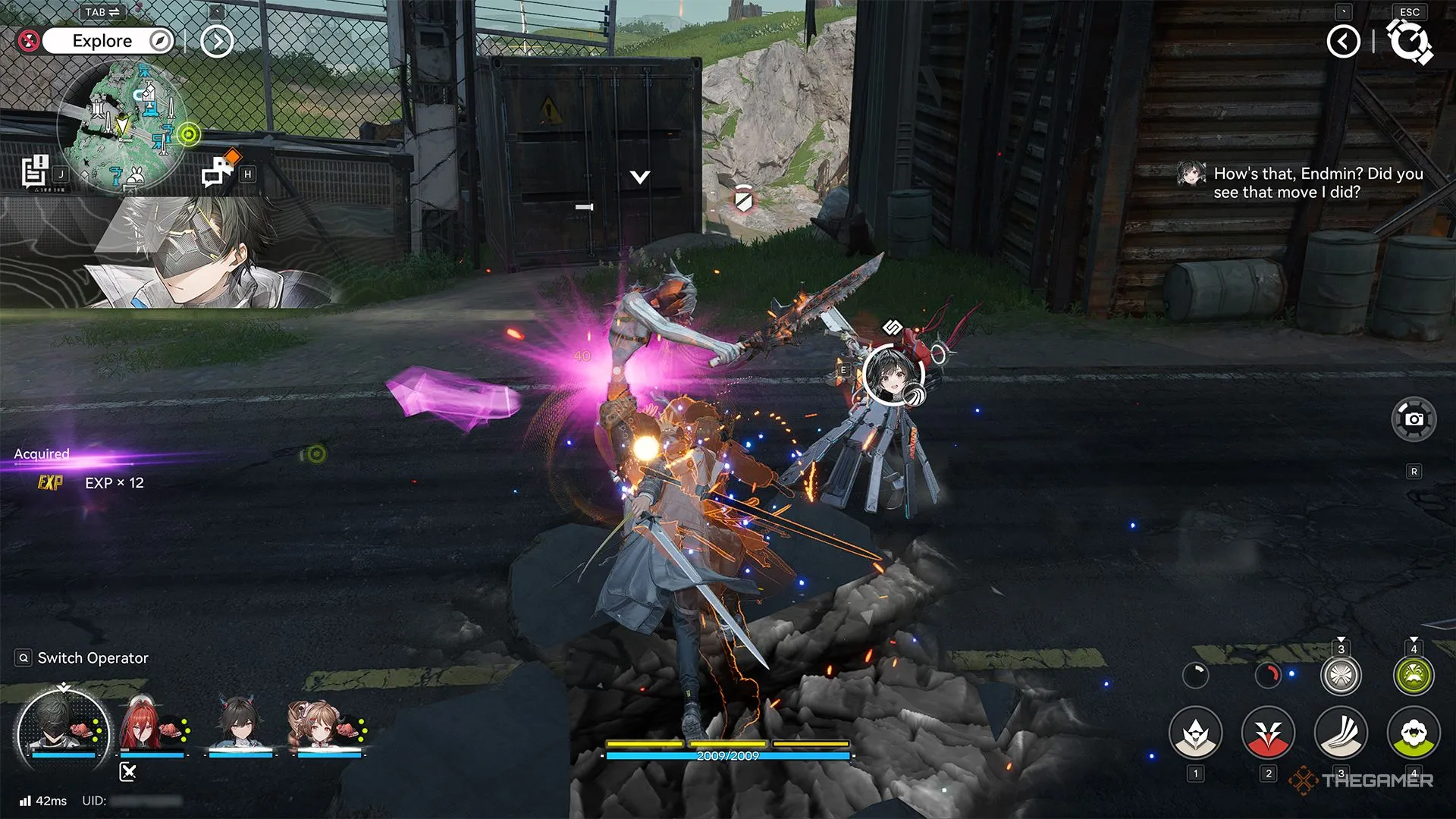1456x819 pixels.
Task: Activate the white curved blades skill
Action: (x=1341, y=733)
